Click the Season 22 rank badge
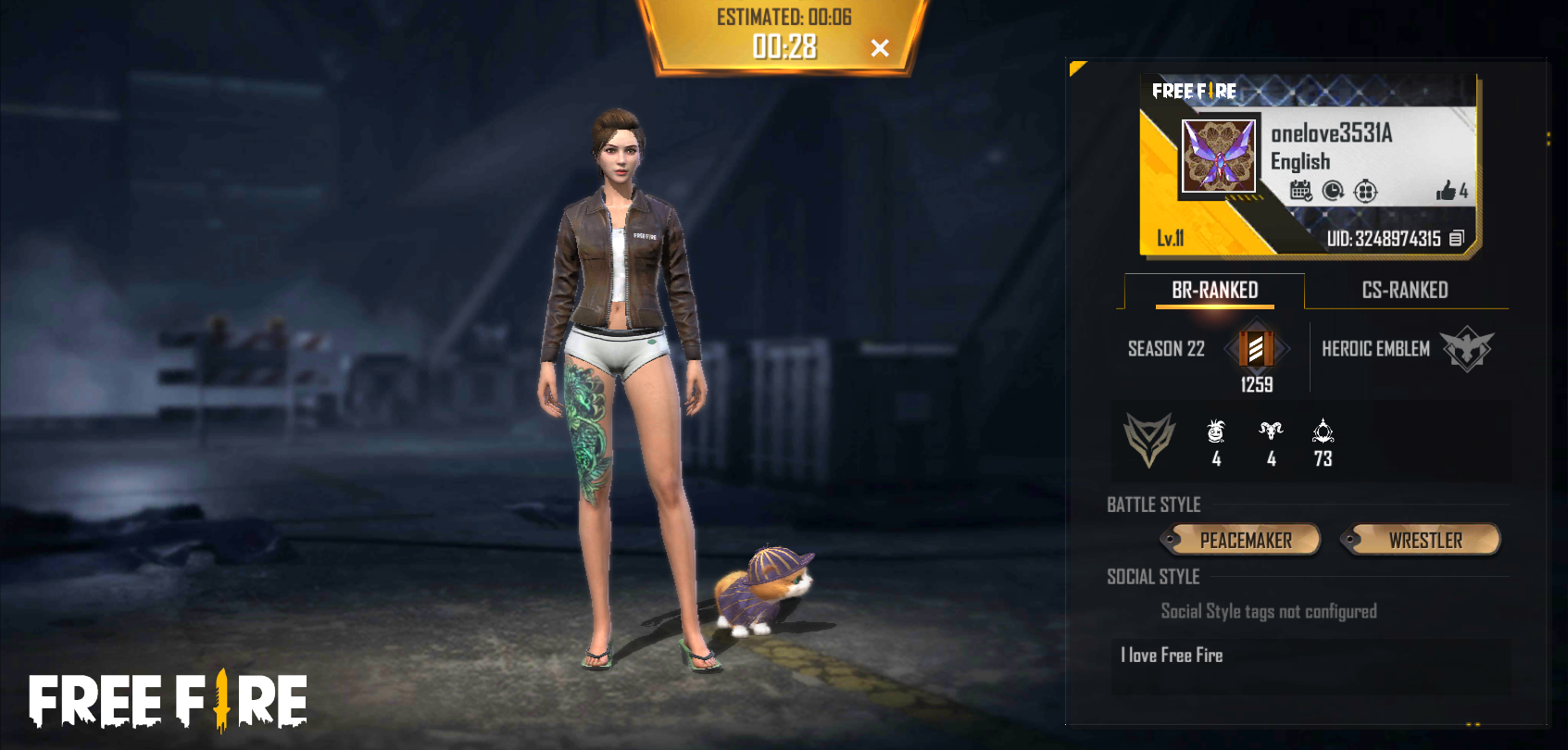The image size is (1568, 750). [1256, 349]
